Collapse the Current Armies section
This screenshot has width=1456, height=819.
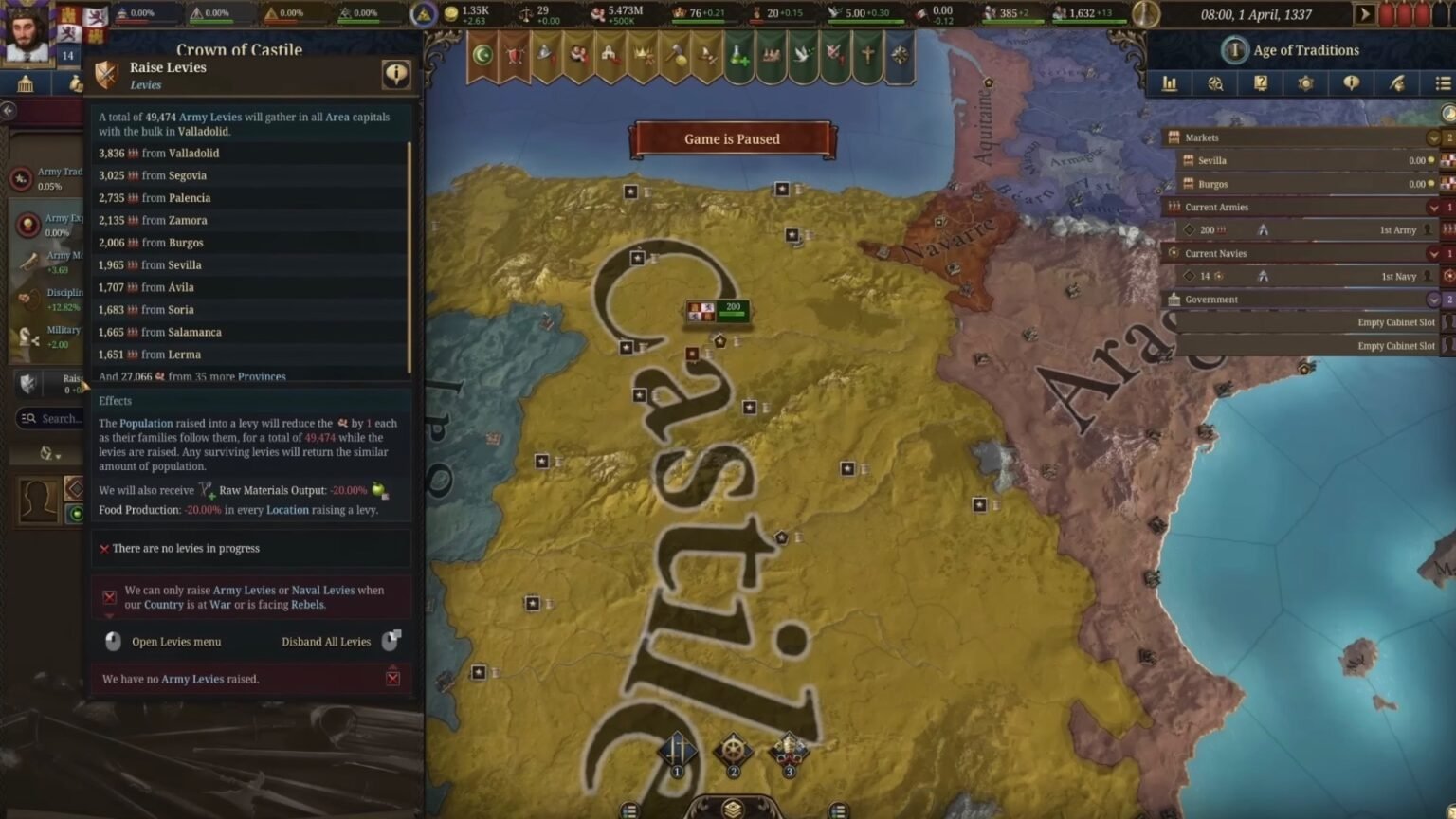point(1434,207)
